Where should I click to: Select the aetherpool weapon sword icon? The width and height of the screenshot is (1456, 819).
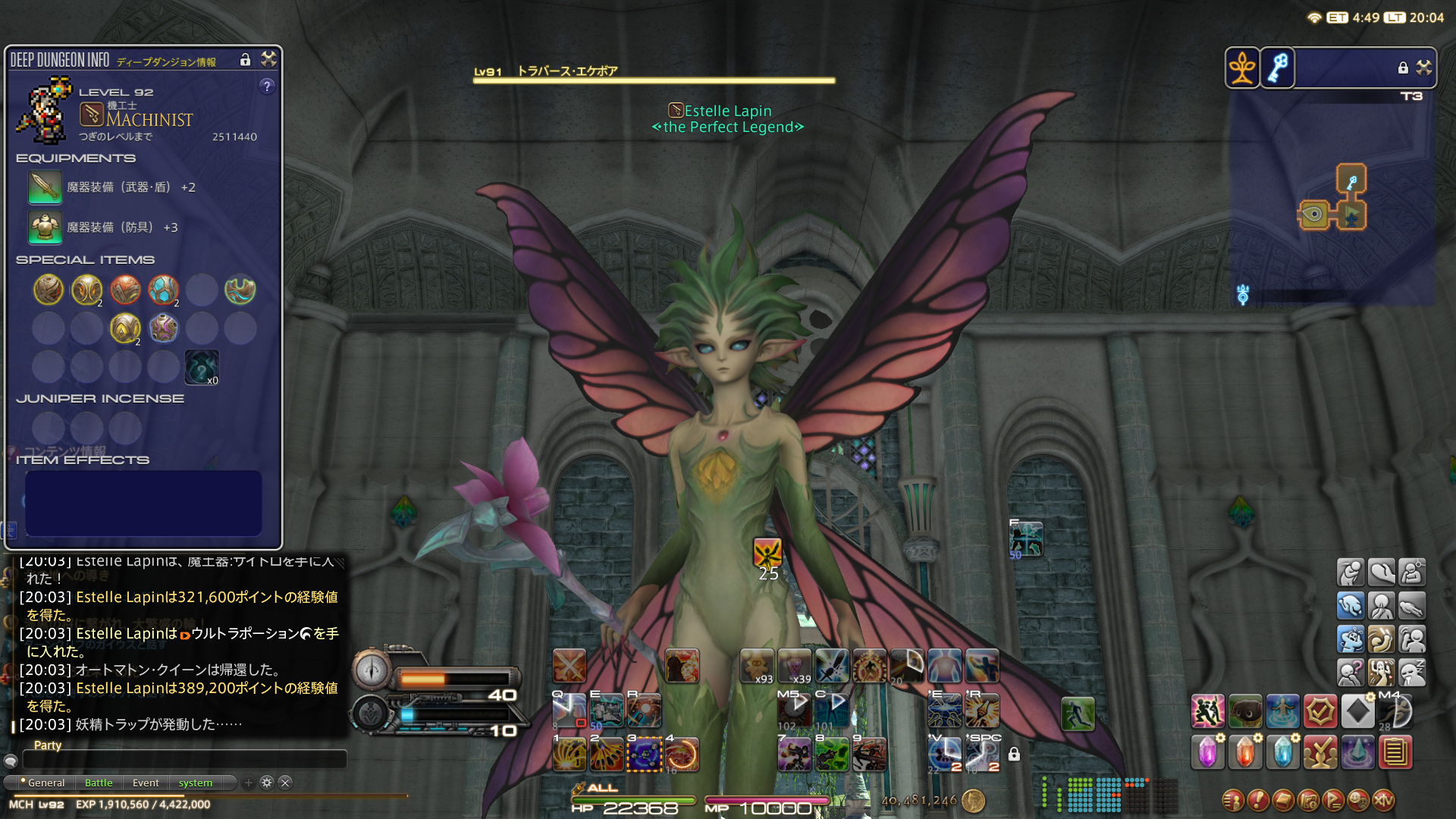tap(45, 187)
